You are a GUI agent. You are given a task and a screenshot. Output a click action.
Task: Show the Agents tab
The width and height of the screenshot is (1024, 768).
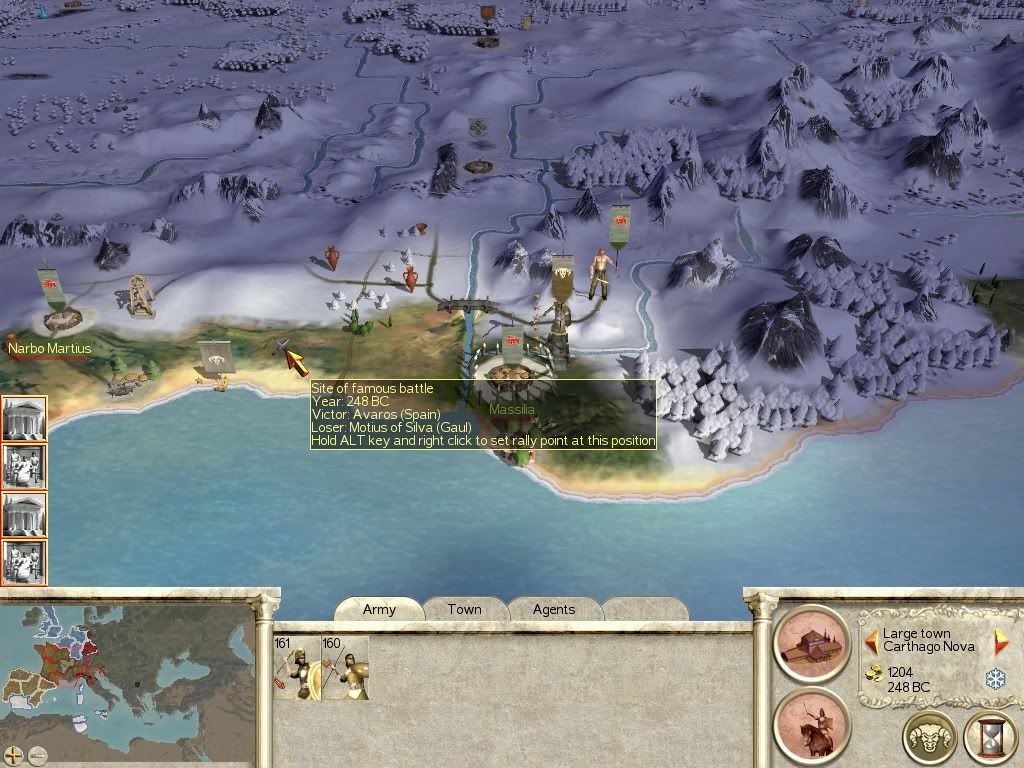tap(554, 609)
